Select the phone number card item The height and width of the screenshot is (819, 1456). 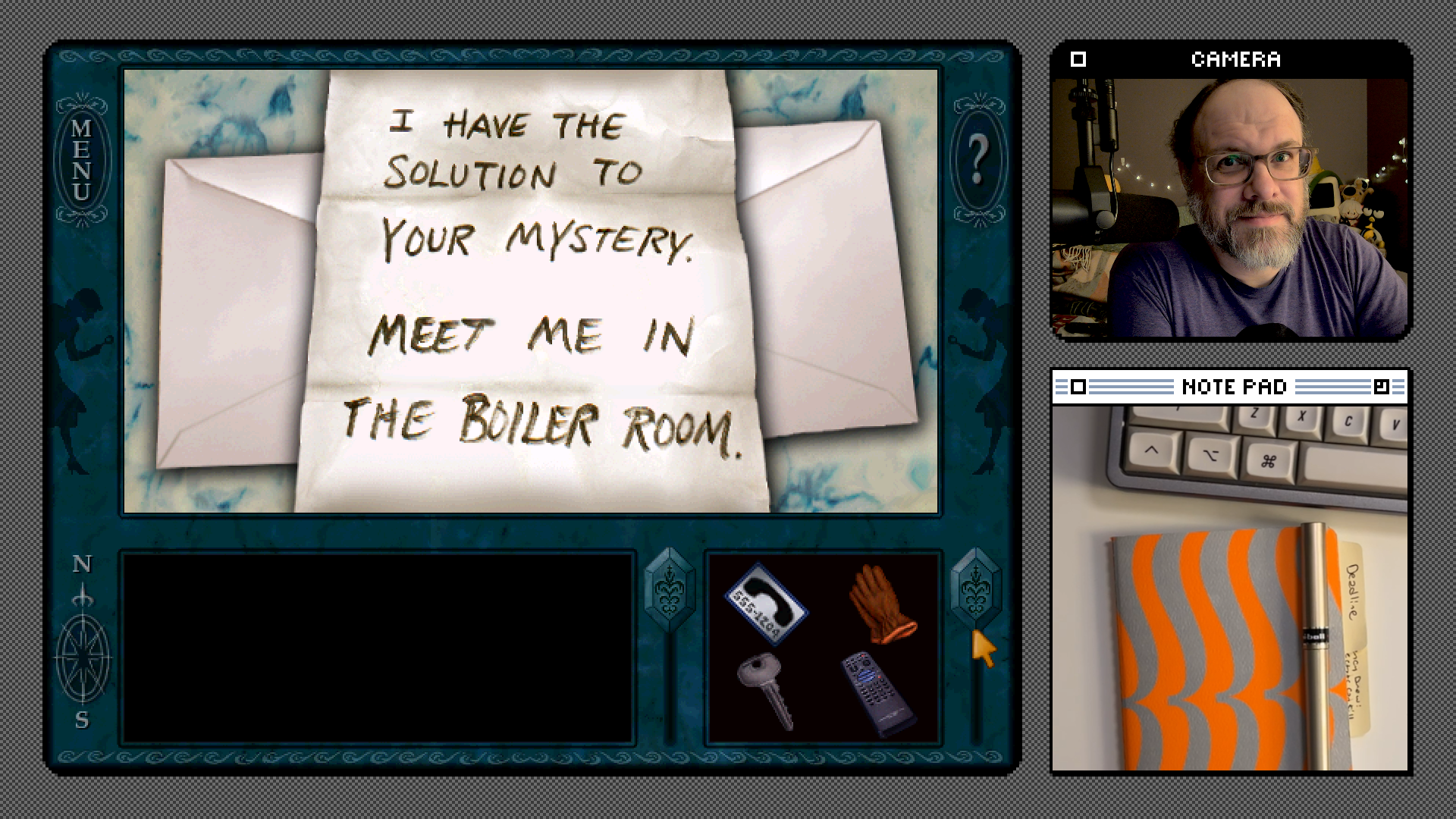(x=766, y=604)
